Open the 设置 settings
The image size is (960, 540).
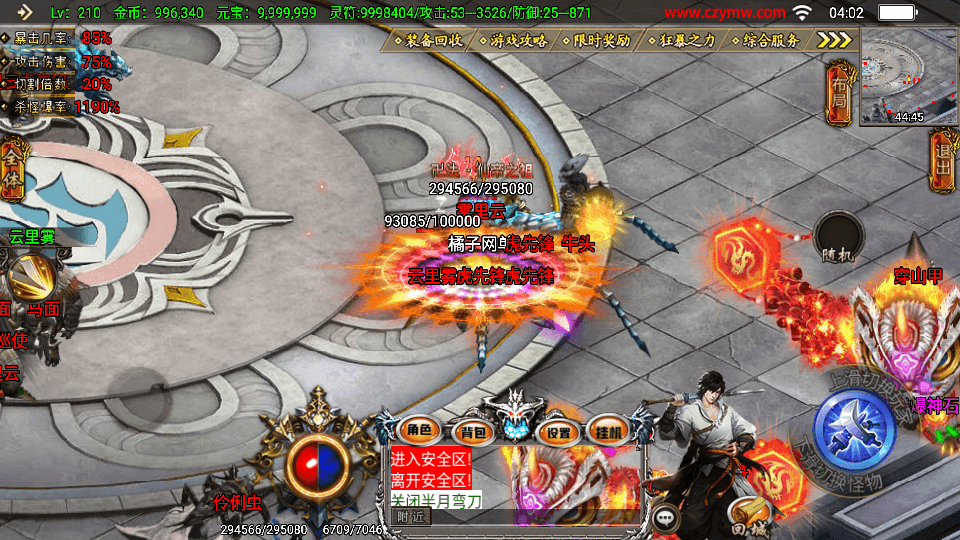558,432
